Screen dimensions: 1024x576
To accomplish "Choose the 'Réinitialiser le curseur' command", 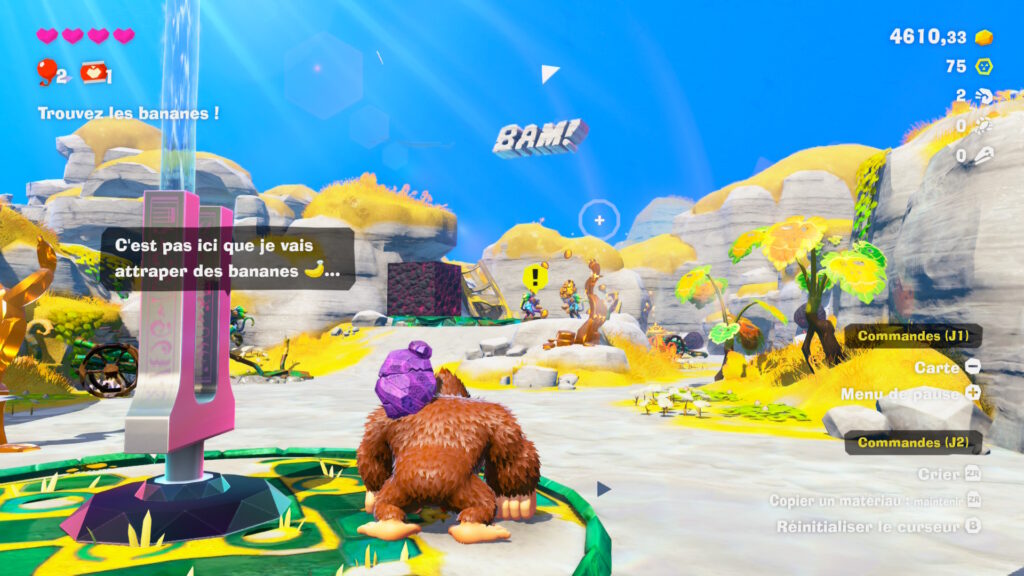I will click(x=868, y=526).
